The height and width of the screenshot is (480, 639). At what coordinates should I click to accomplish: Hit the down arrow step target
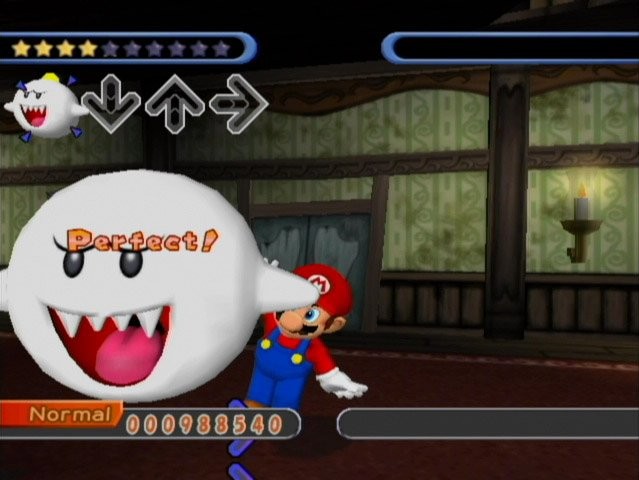click(111, 103)
